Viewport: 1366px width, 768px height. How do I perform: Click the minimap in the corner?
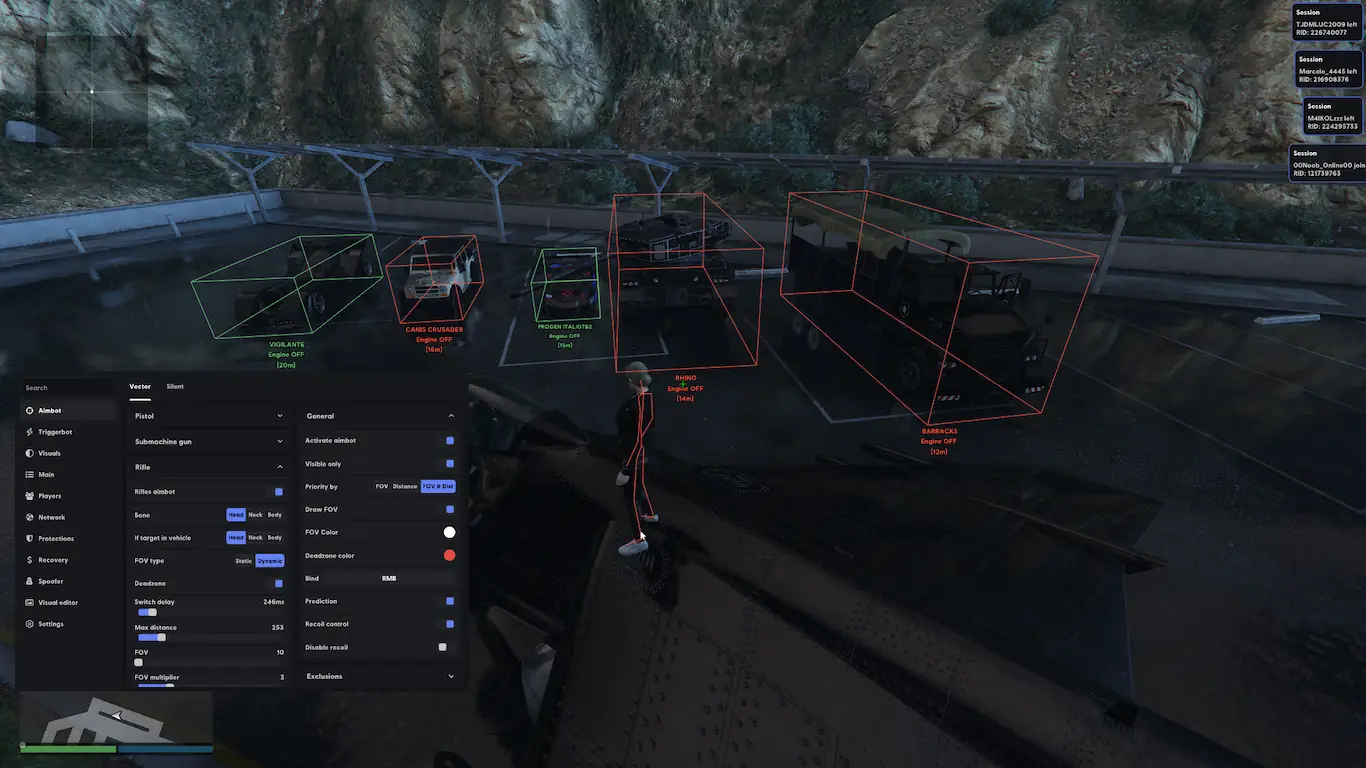[116, 716]
